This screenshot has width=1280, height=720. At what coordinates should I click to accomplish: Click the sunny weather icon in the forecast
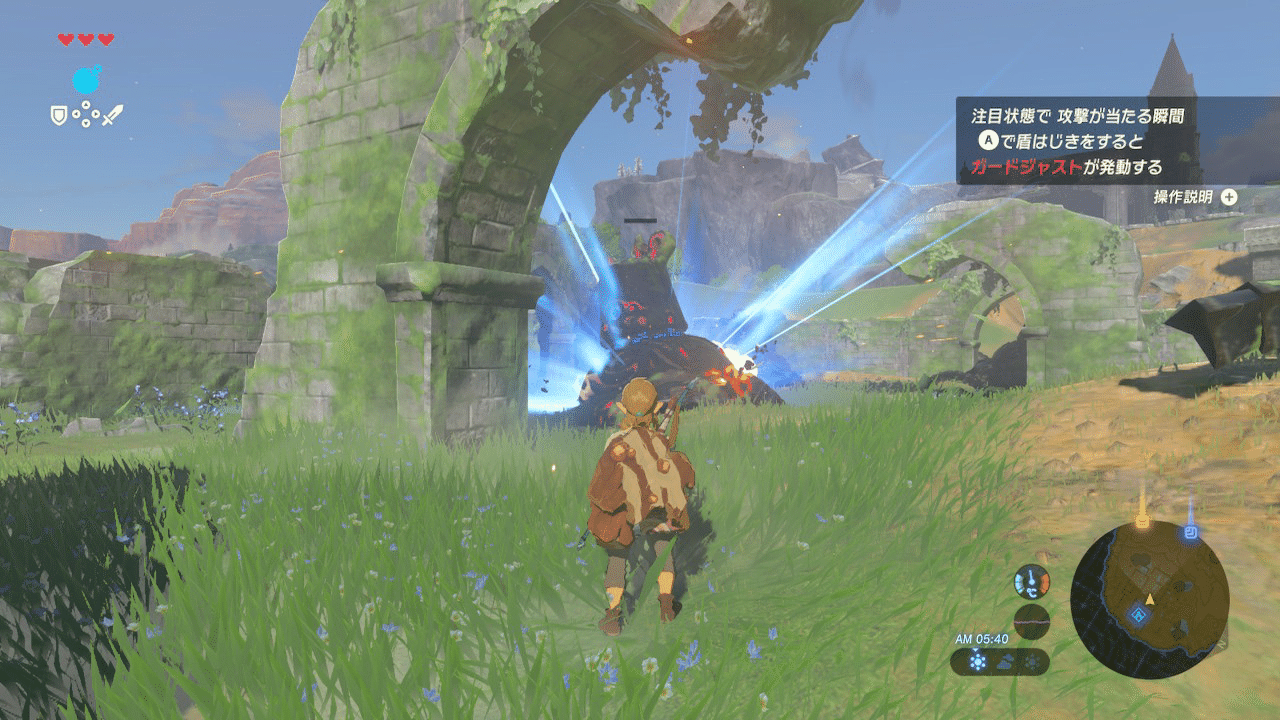(x=977, y=660)
